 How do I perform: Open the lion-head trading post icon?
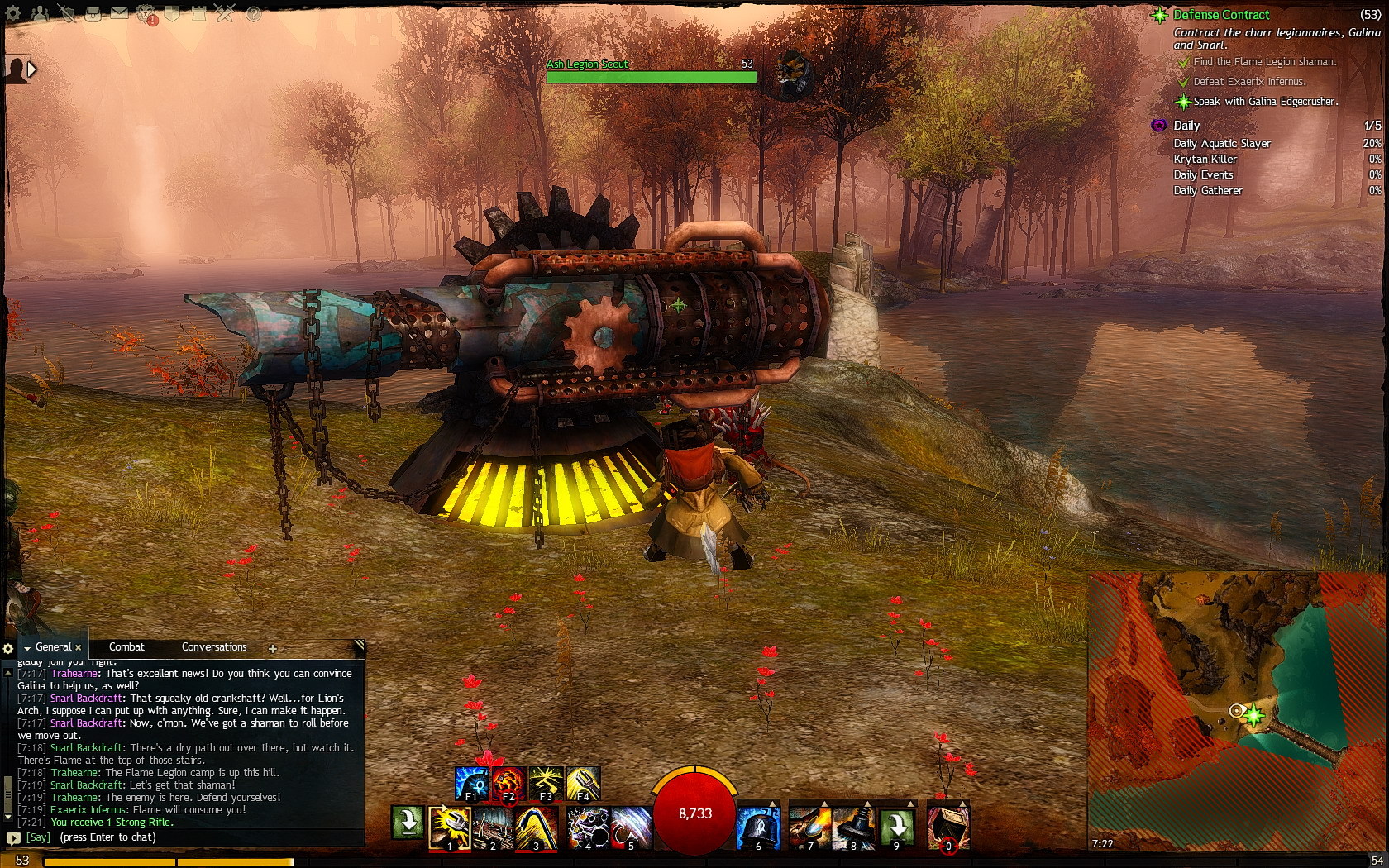[146, 13]
